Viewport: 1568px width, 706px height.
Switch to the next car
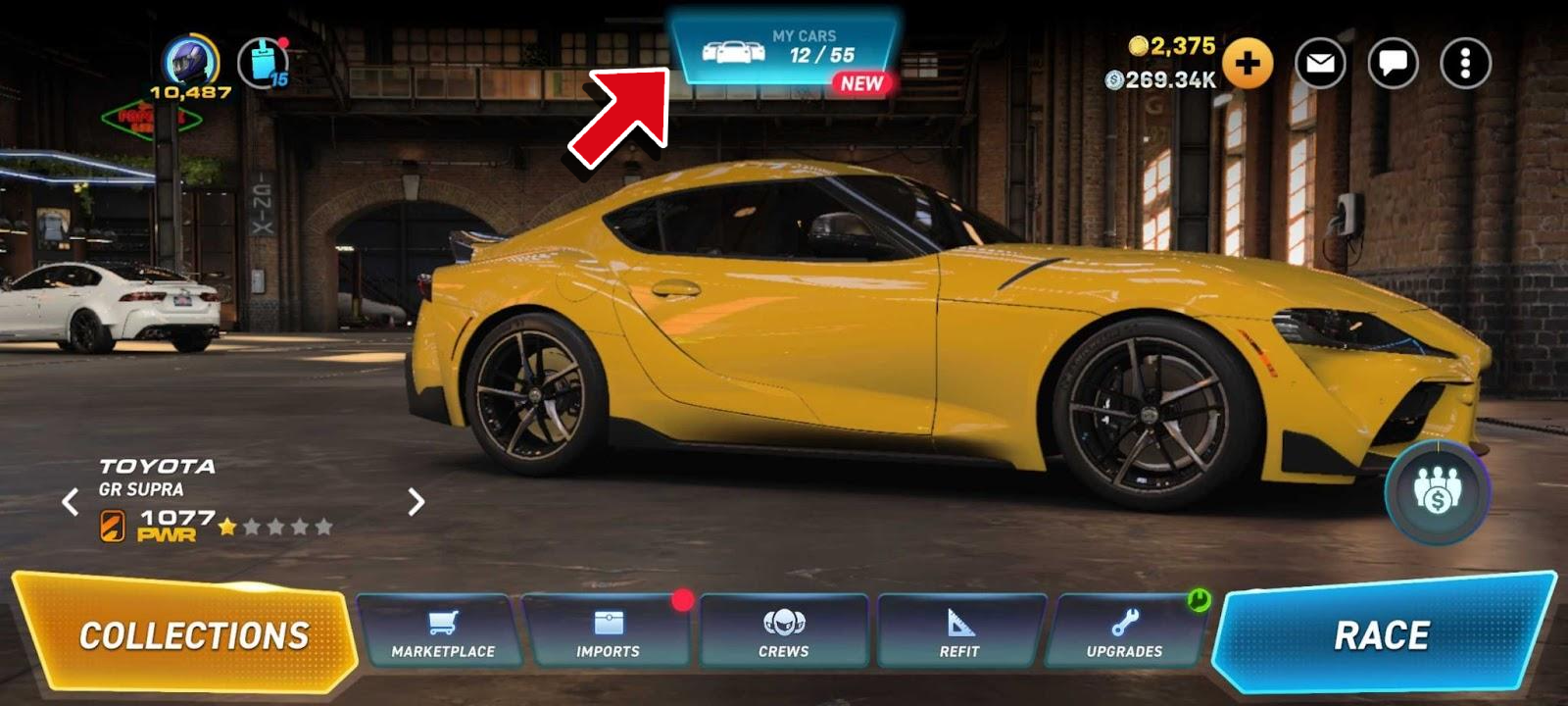pos(416,502)
